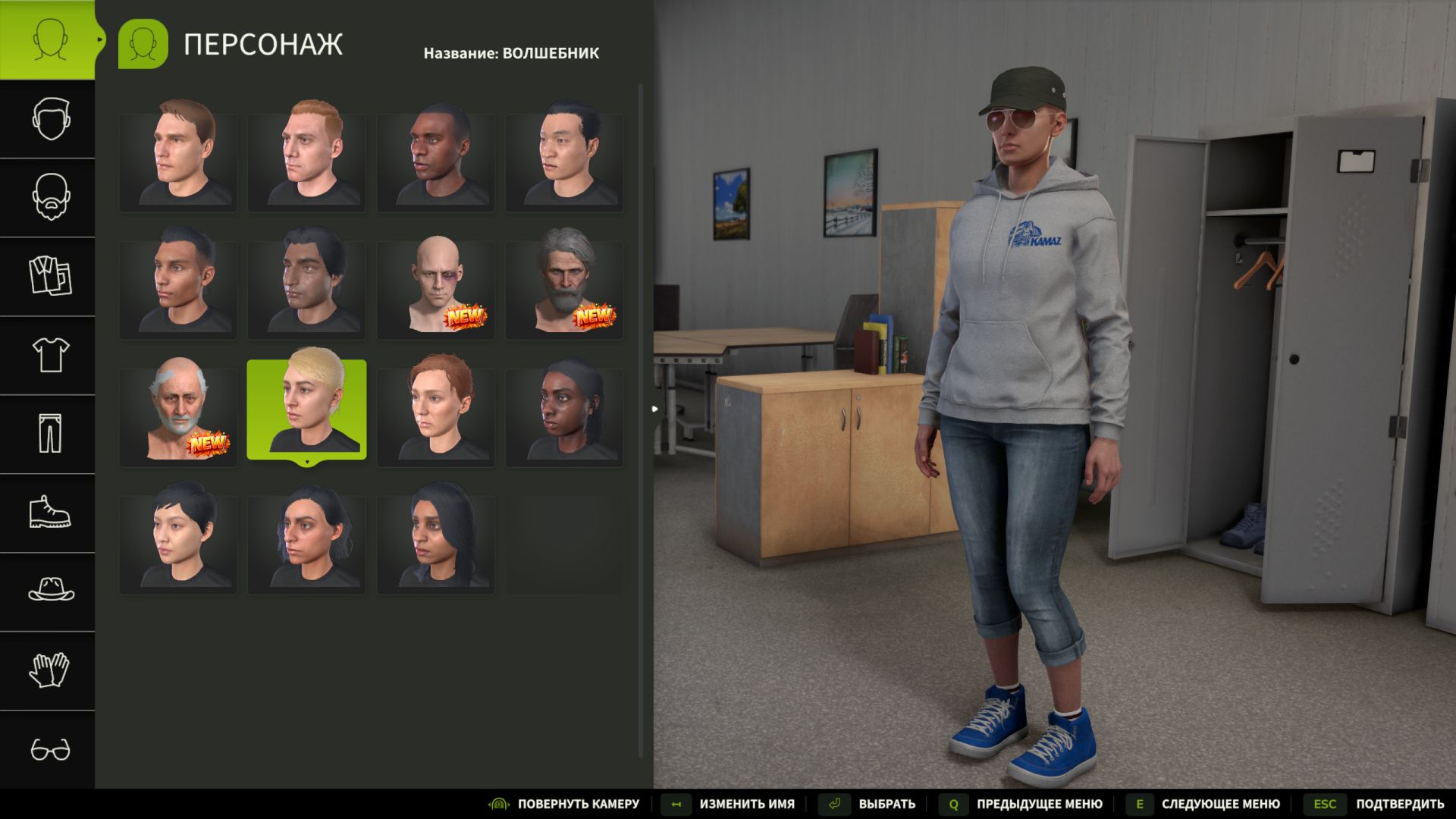1456x819 pixels.
Task: Choose the gray-bearded NEW face preset
Action: coord(565,288)
